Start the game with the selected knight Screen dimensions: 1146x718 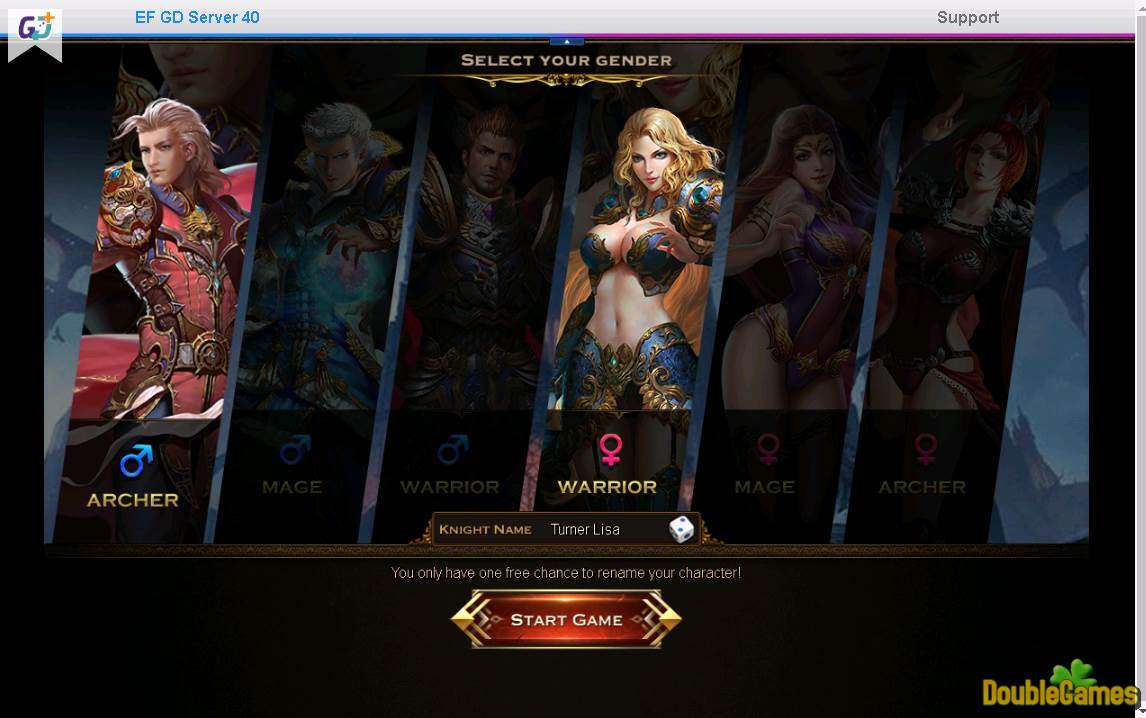coord(566,620)
